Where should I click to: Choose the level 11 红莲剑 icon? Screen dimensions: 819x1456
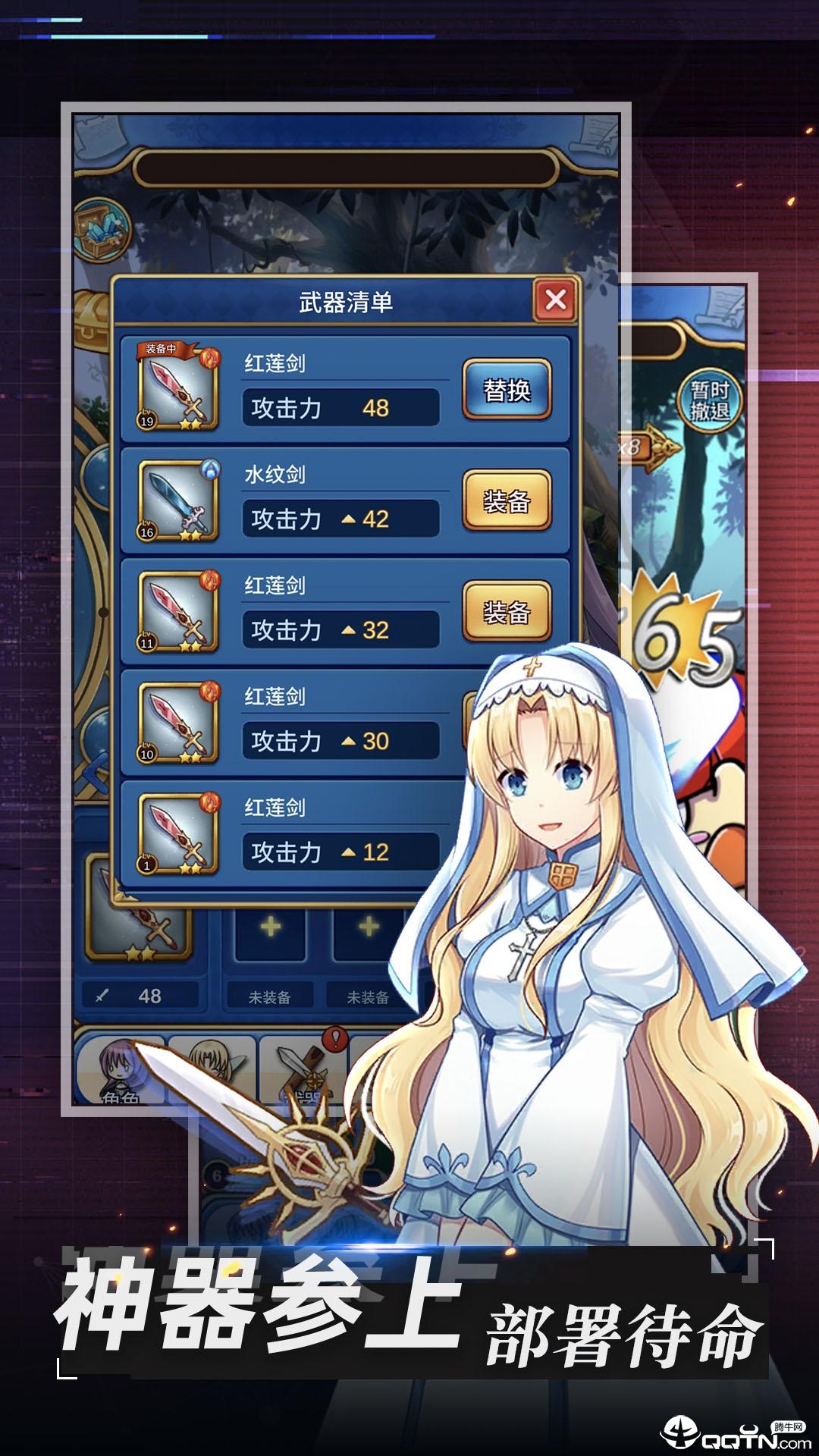pyautogui.click(x=178, y=611)
